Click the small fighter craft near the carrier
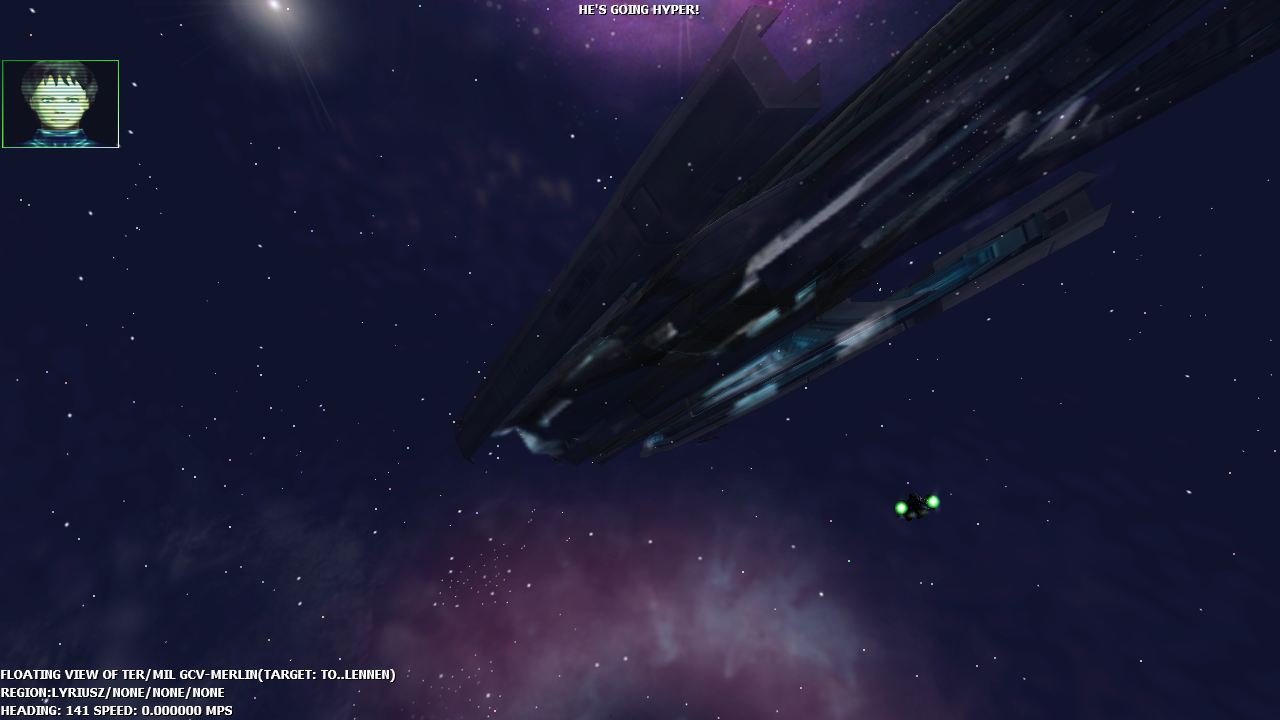Image resolution: width=1280 pixels, height=720 pixels. (x=915, y=505)
